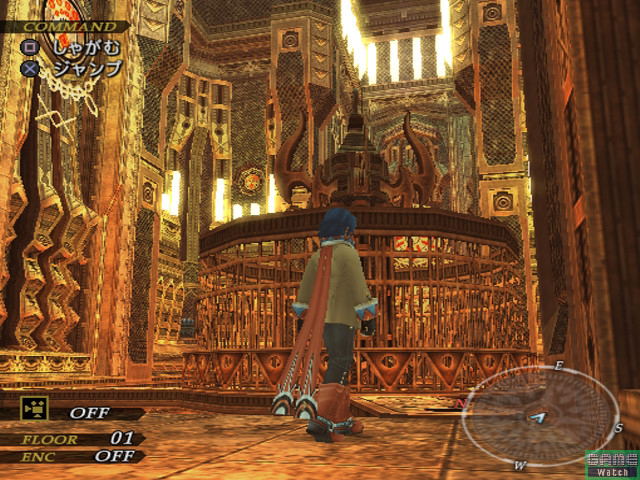Open the oval compass minimap

point(540,415)
